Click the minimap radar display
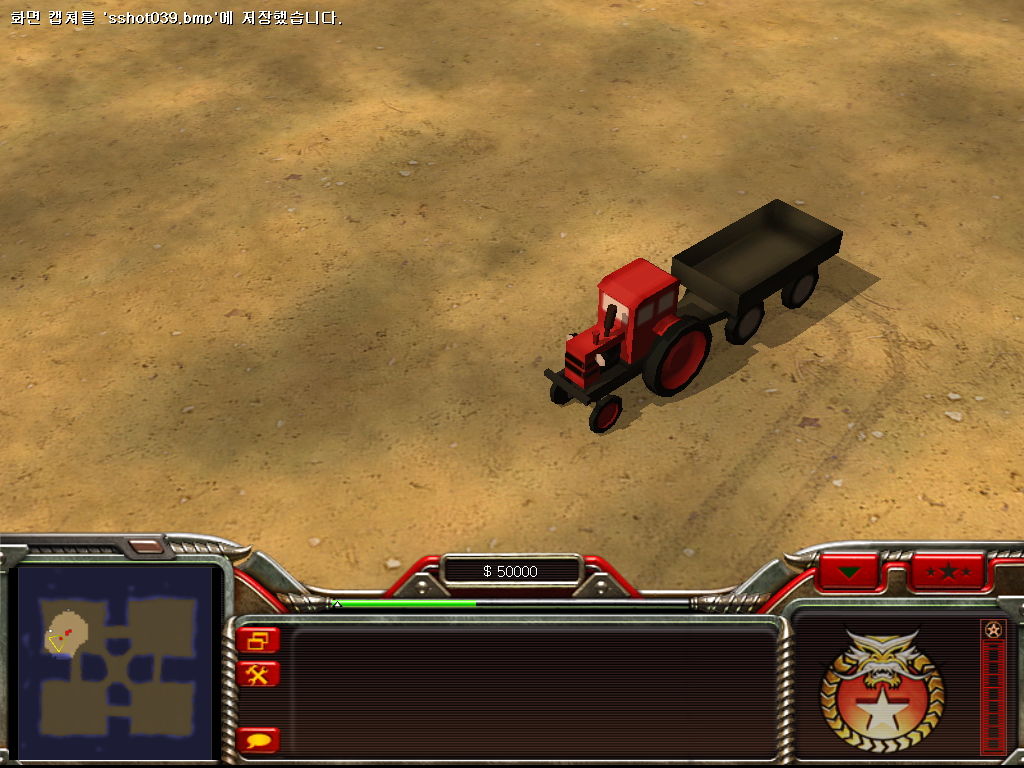 point(117,663)
